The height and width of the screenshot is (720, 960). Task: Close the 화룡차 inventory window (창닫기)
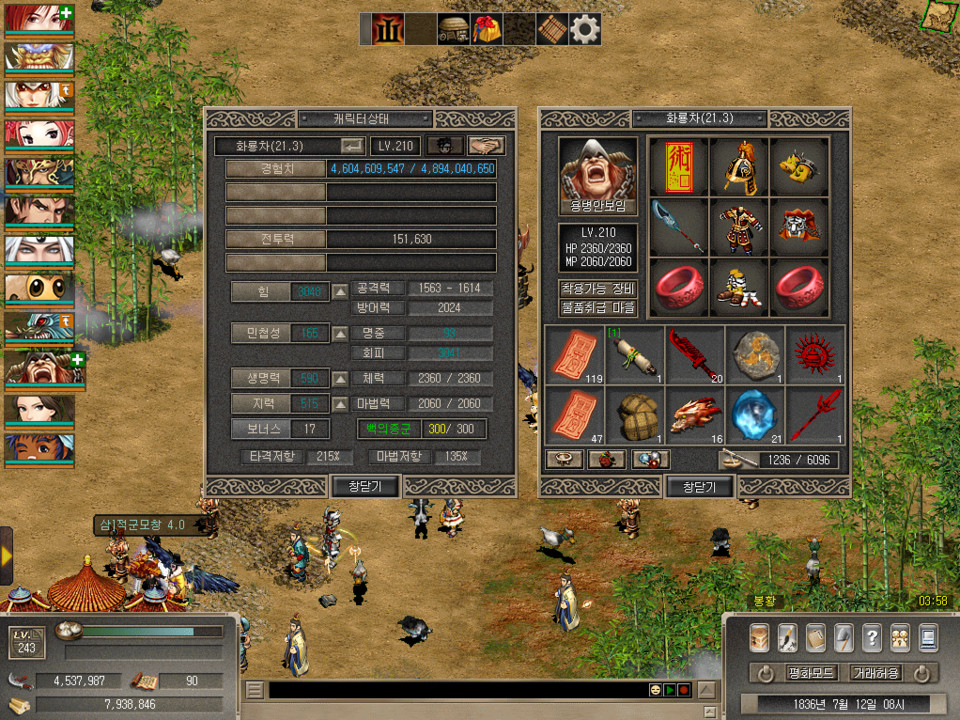click(700, 487)
